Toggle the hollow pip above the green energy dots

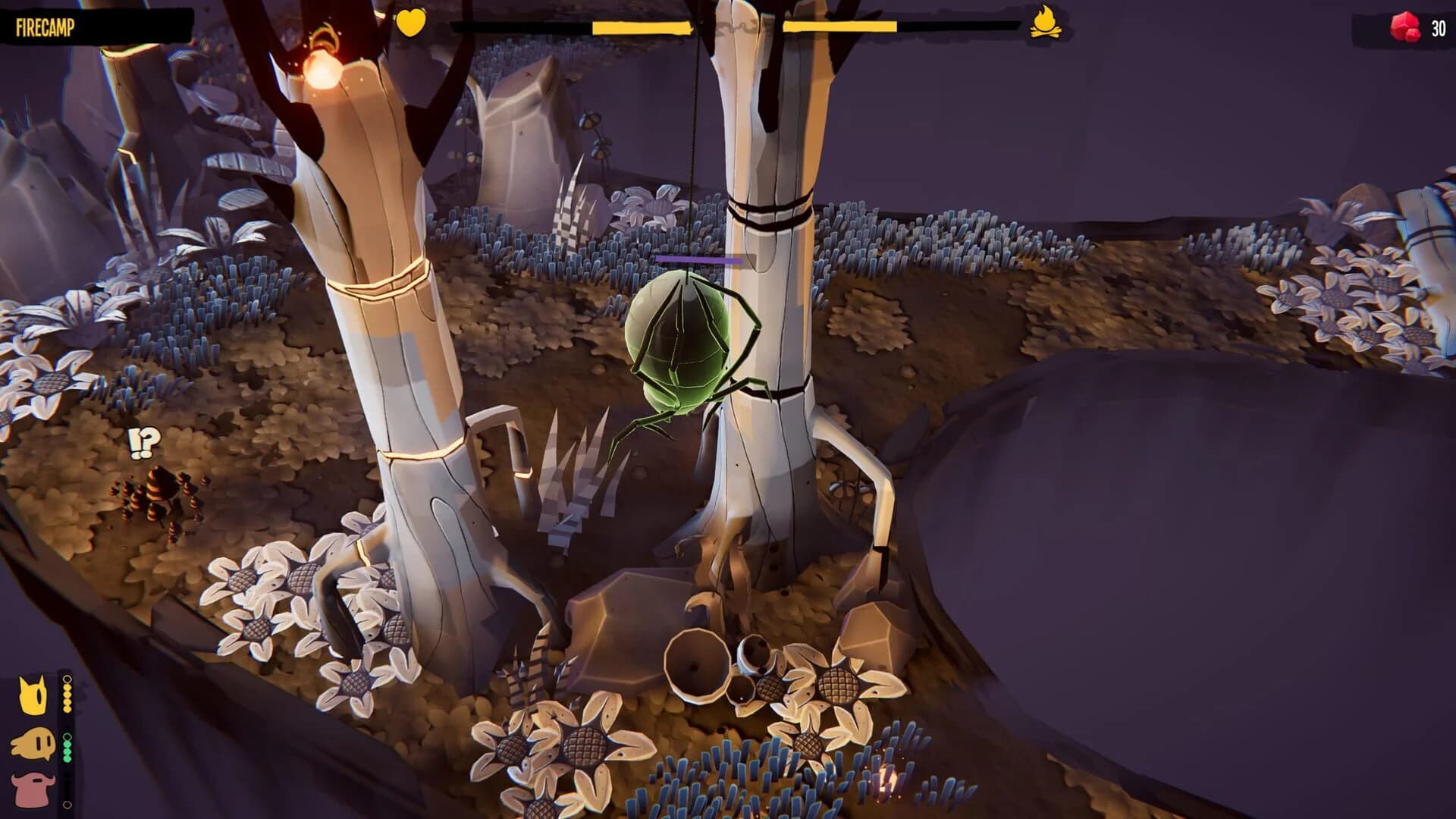[67, 736]
